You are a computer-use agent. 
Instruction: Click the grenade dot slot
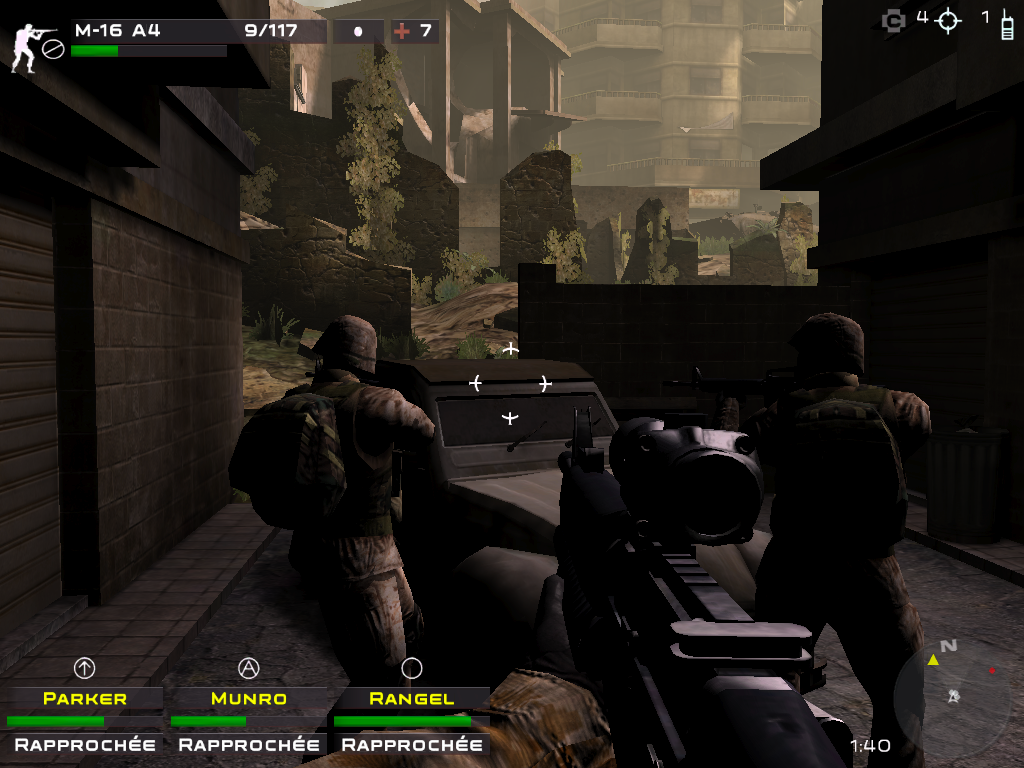[x=358, y=31]
